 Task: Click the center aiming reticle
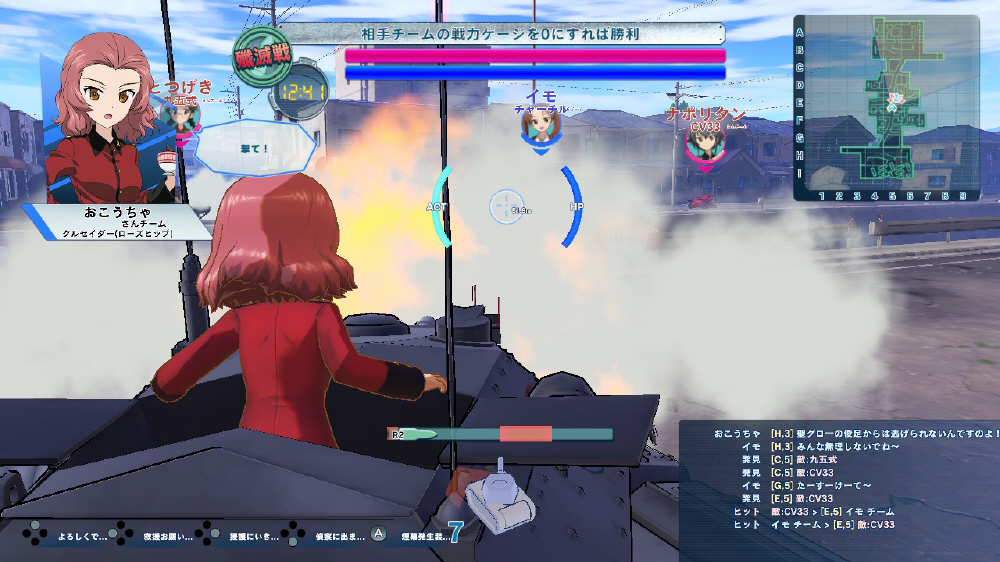coord(507,207)
